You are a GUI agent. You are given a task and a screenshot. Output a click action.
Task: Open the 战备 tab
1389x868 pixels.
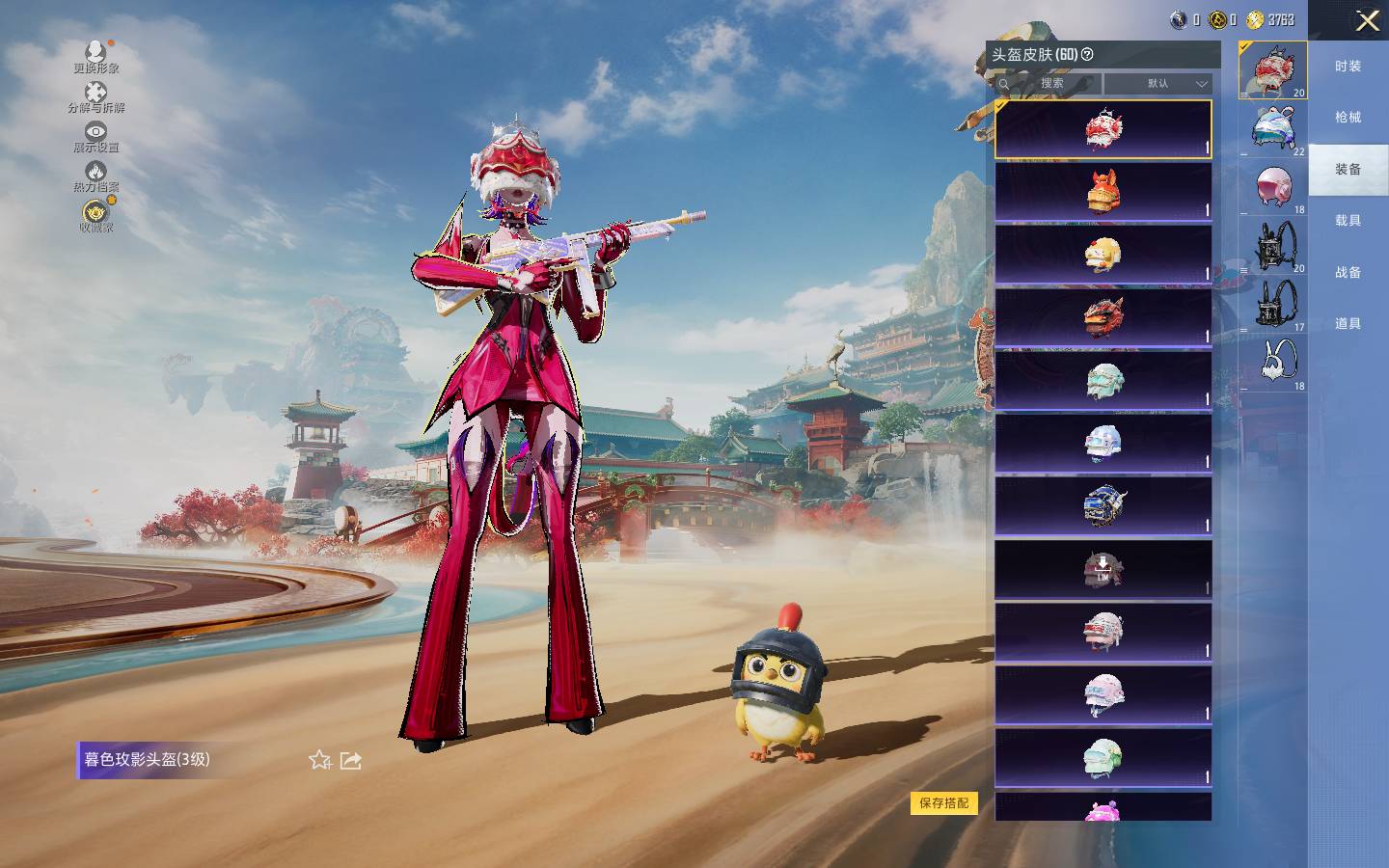1348,273
